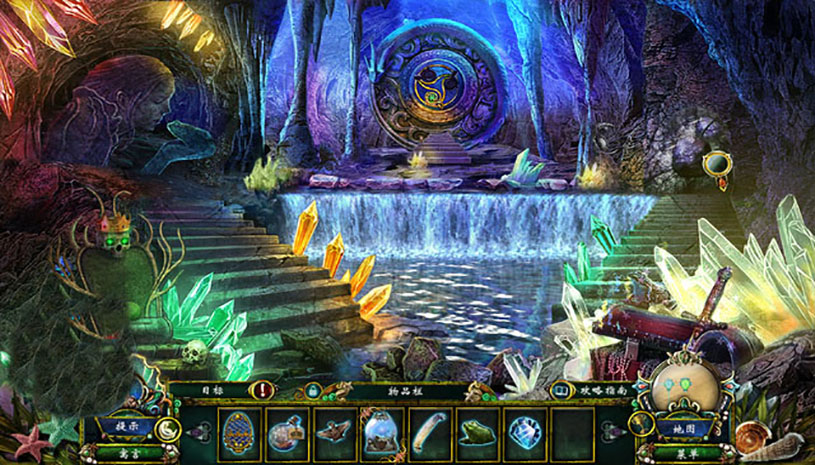Screen dimensions: 815x465
Task: Click the 寓言 fable button
Action: click(x=126, y=451)
